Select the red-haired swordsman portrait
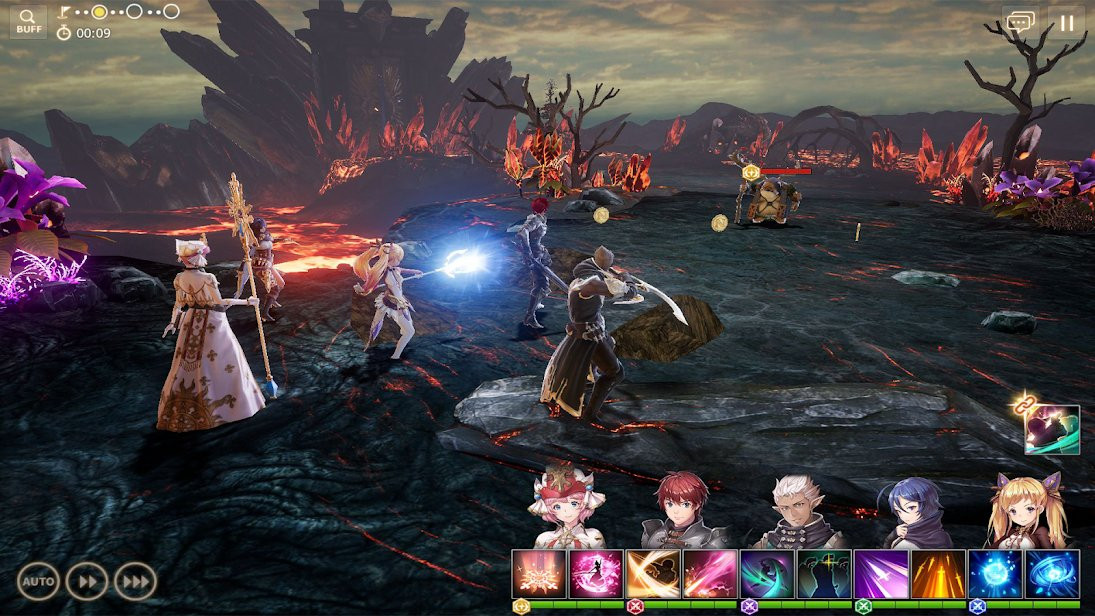1095x616 pixels. pyautogui.click(x=682, y=510)
